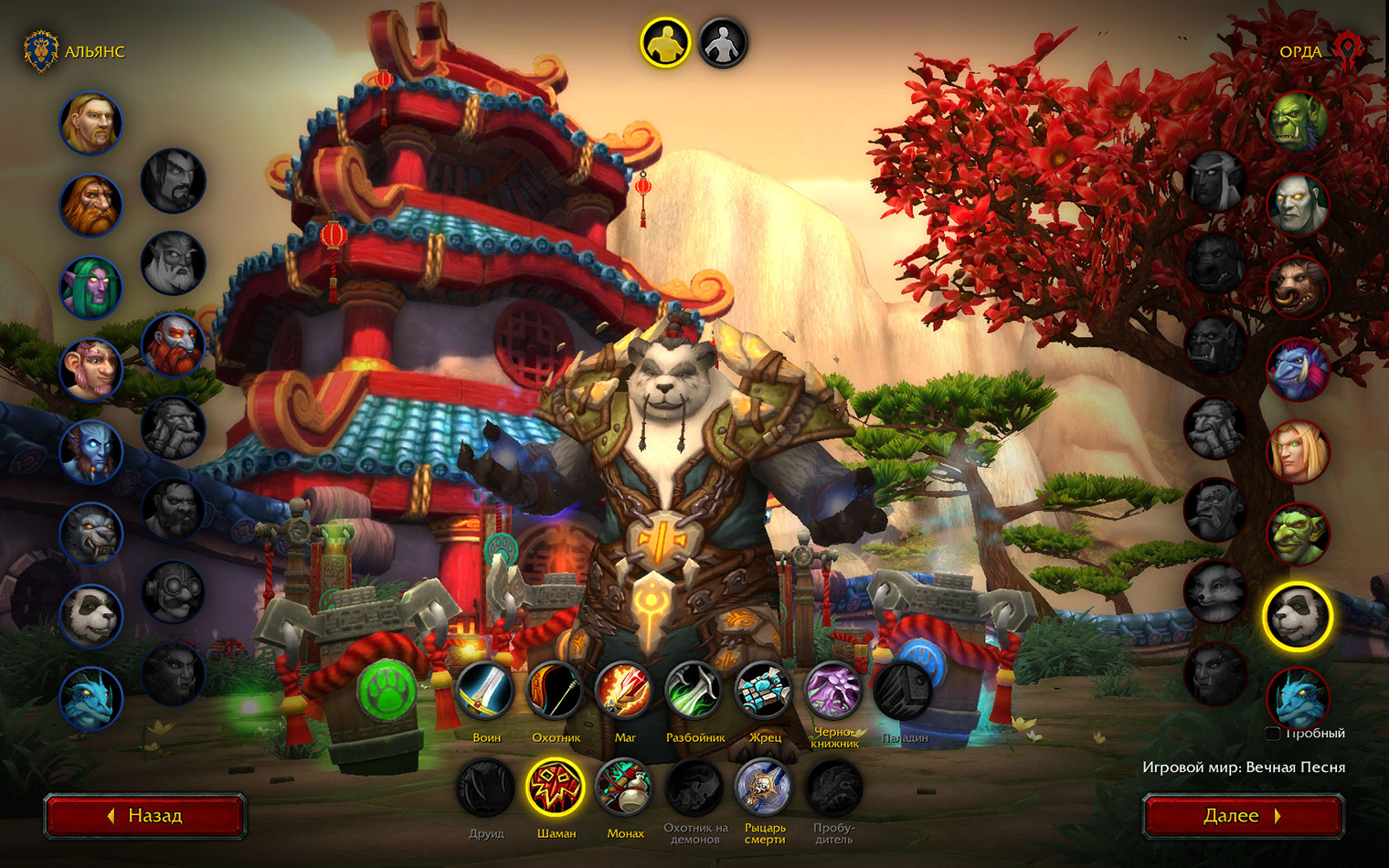Pick the Alliance night elf portrait
This screenshot has width=1389, height=868.
[x=91, y=288]
